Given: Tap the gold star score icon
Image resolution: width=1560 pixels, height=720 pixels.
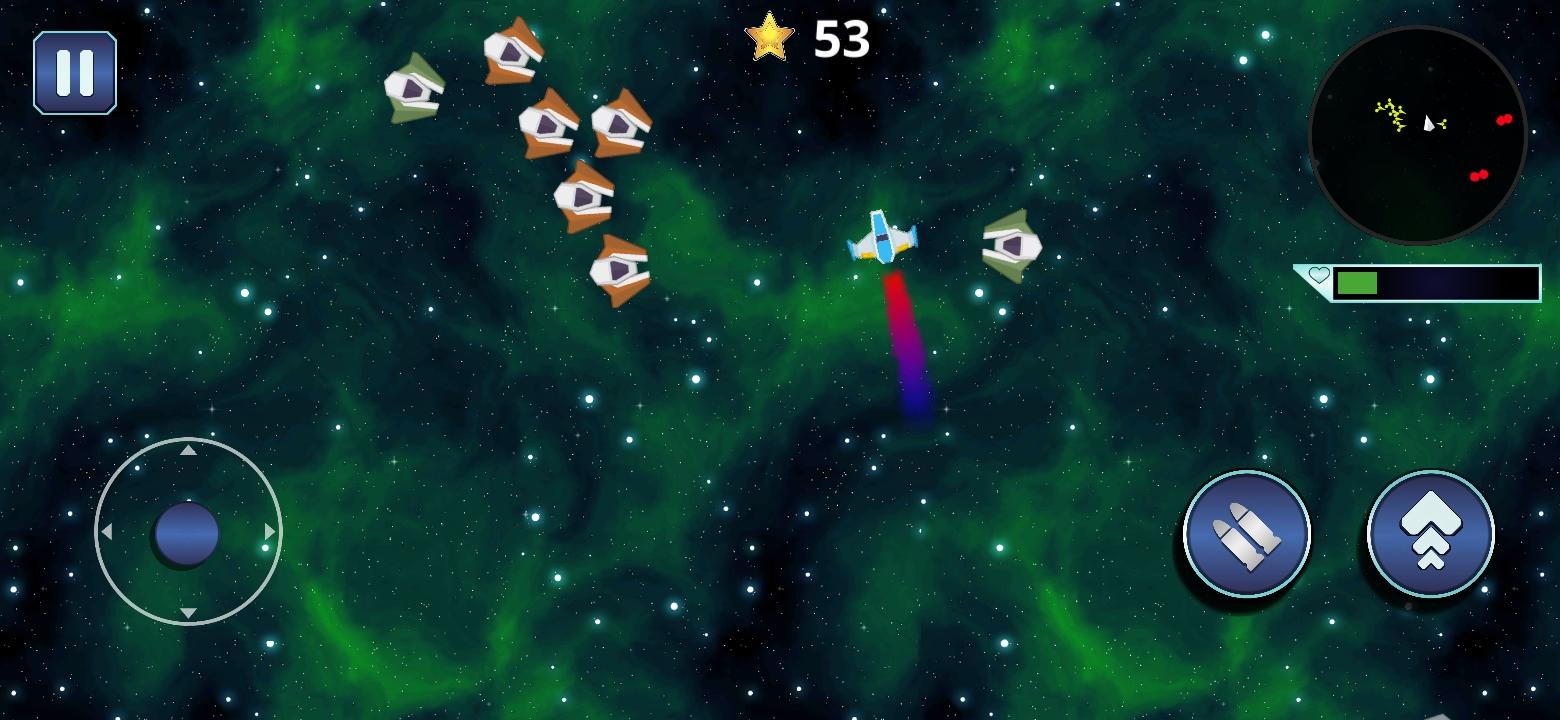Looking at the screenshot, I should pos(770,38).
